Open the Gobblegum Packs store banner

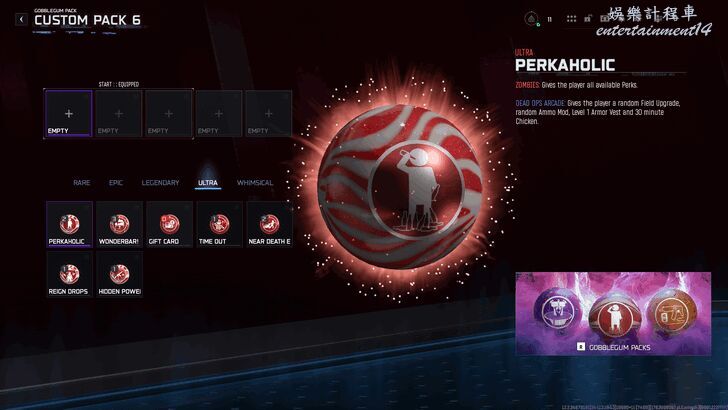(x=613, y=314)
